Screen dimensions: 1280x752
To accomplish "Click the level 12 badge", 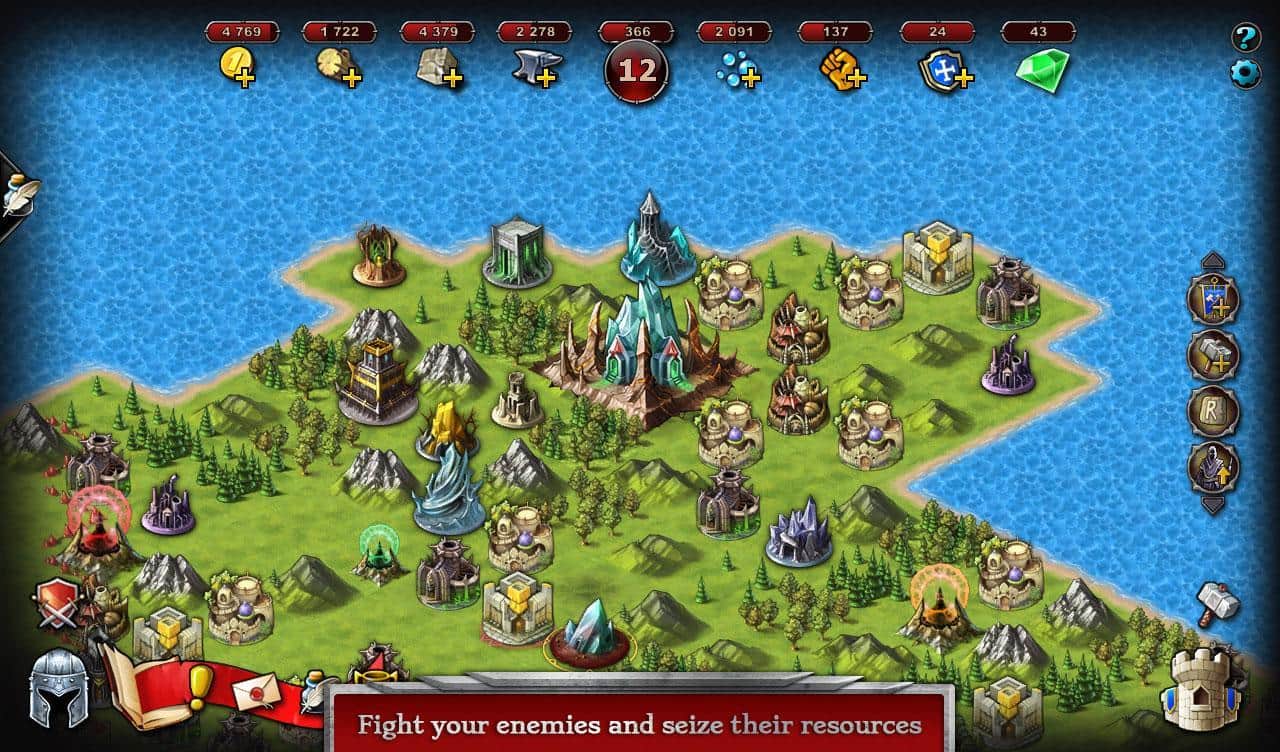I will 638,71.
